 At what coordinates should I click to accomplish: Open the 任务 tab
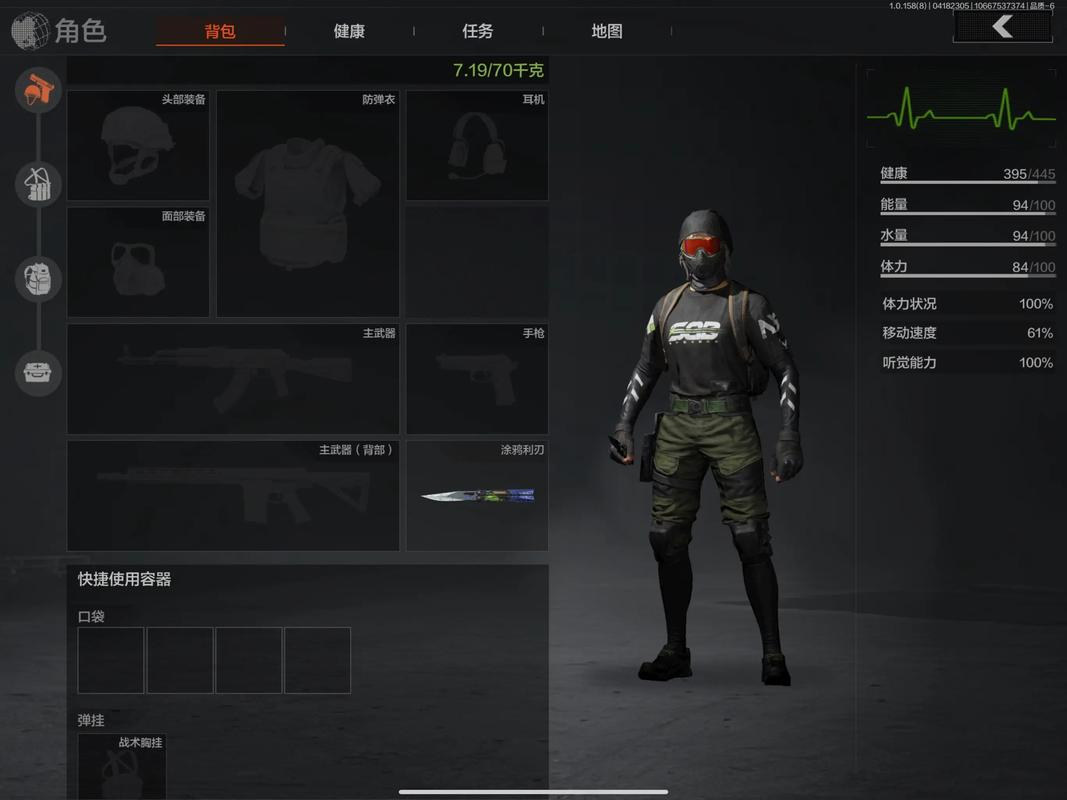point(478,31)
